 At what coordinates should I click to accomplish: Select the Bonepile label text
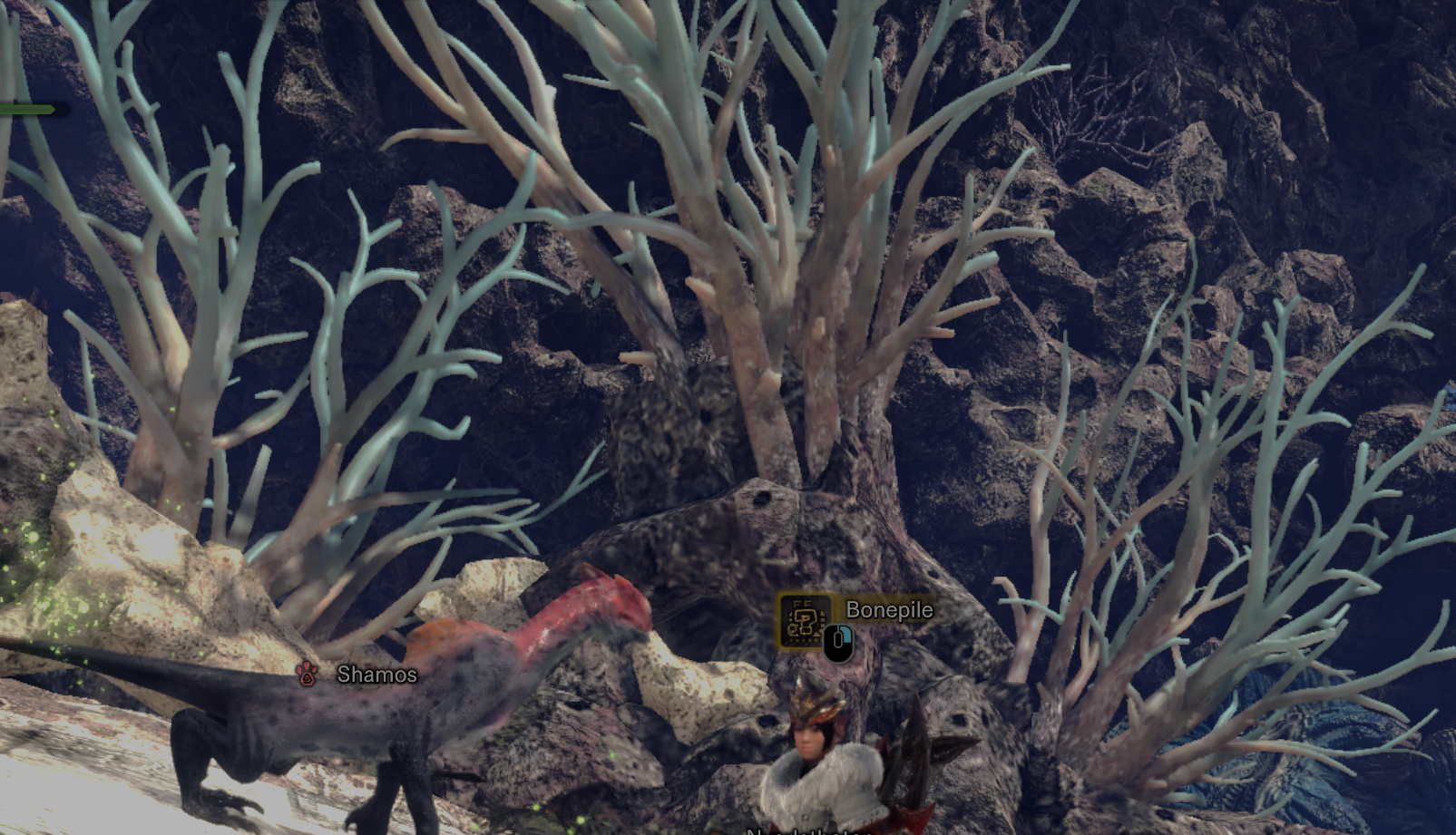[889, 610]
